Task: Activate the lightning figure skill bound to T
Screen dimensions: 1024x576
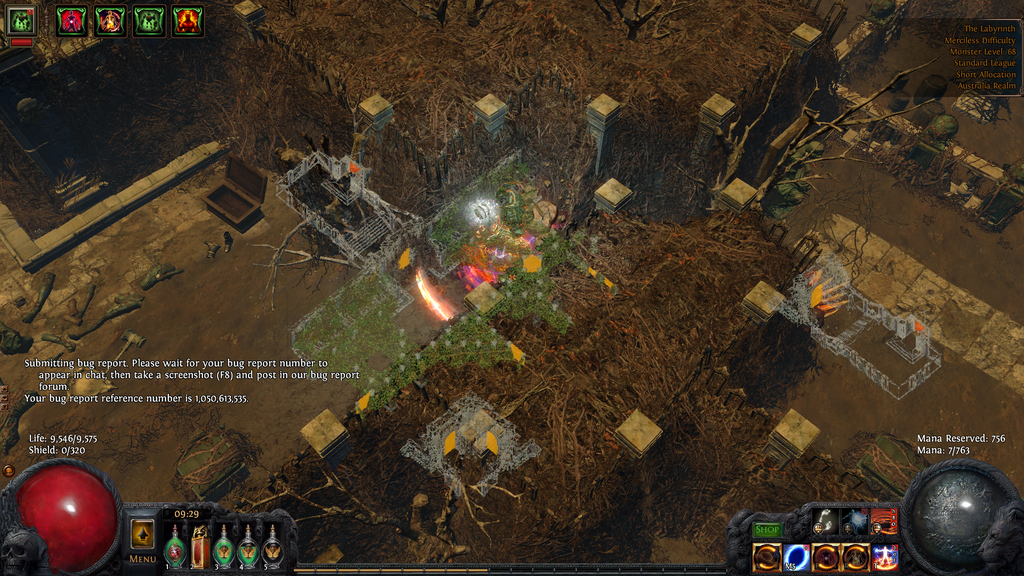Action: [884, 556]
